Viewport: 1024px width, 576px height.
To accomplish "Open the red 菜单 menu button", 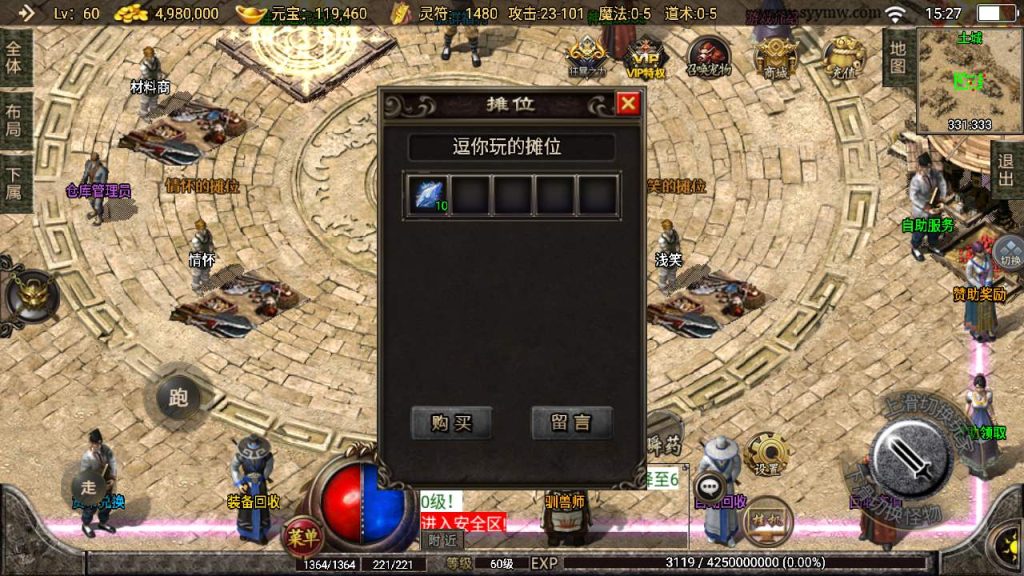I will (x=300, y=535).
